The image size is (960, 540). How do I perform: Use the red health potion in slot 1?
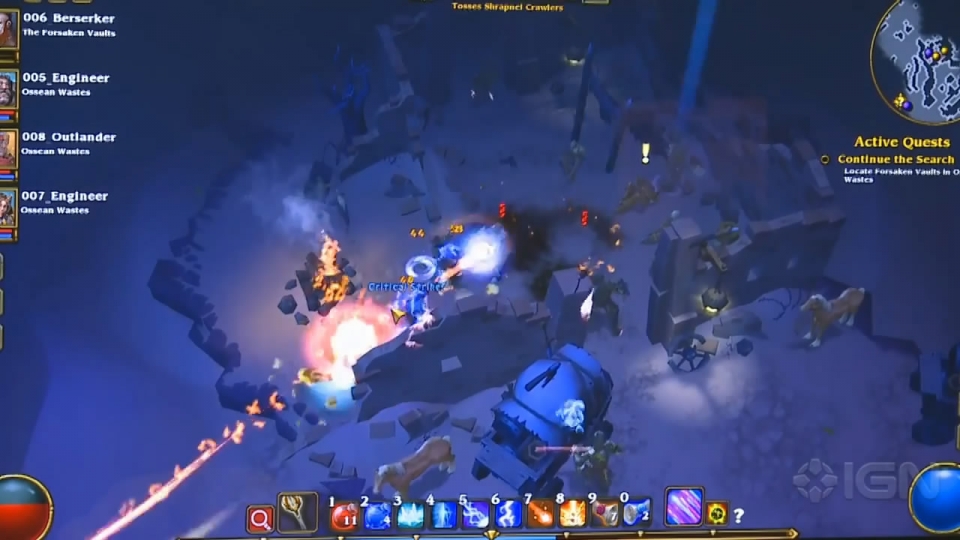tap(345, 516)
